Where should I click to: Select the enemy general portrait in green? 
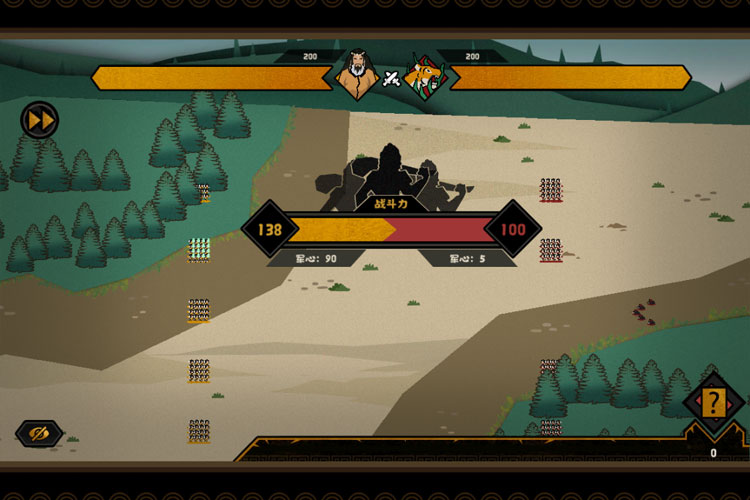[424, 76]
